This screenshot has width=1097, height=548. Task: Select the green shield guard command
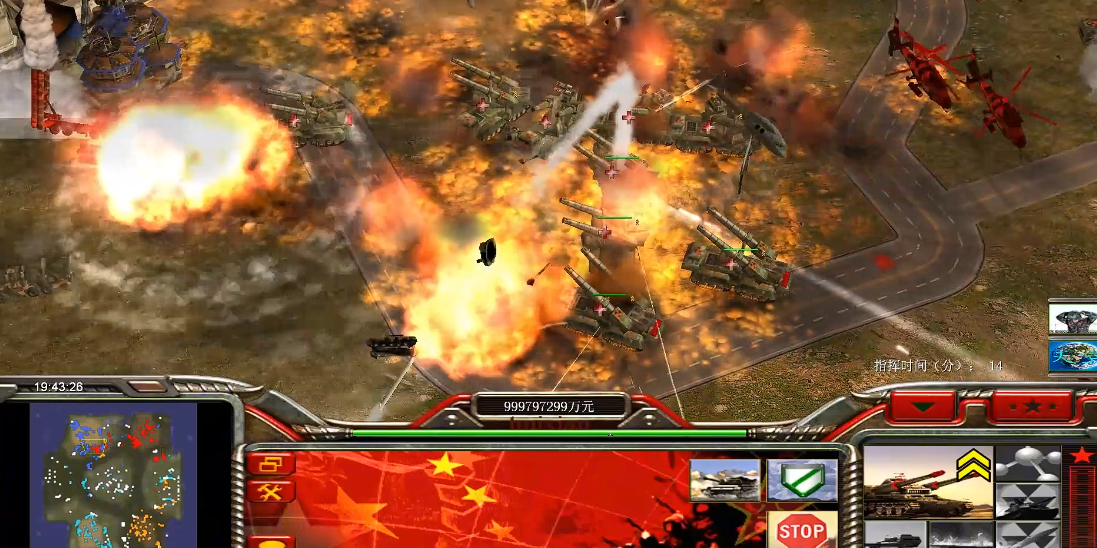(x=801, y=480)
